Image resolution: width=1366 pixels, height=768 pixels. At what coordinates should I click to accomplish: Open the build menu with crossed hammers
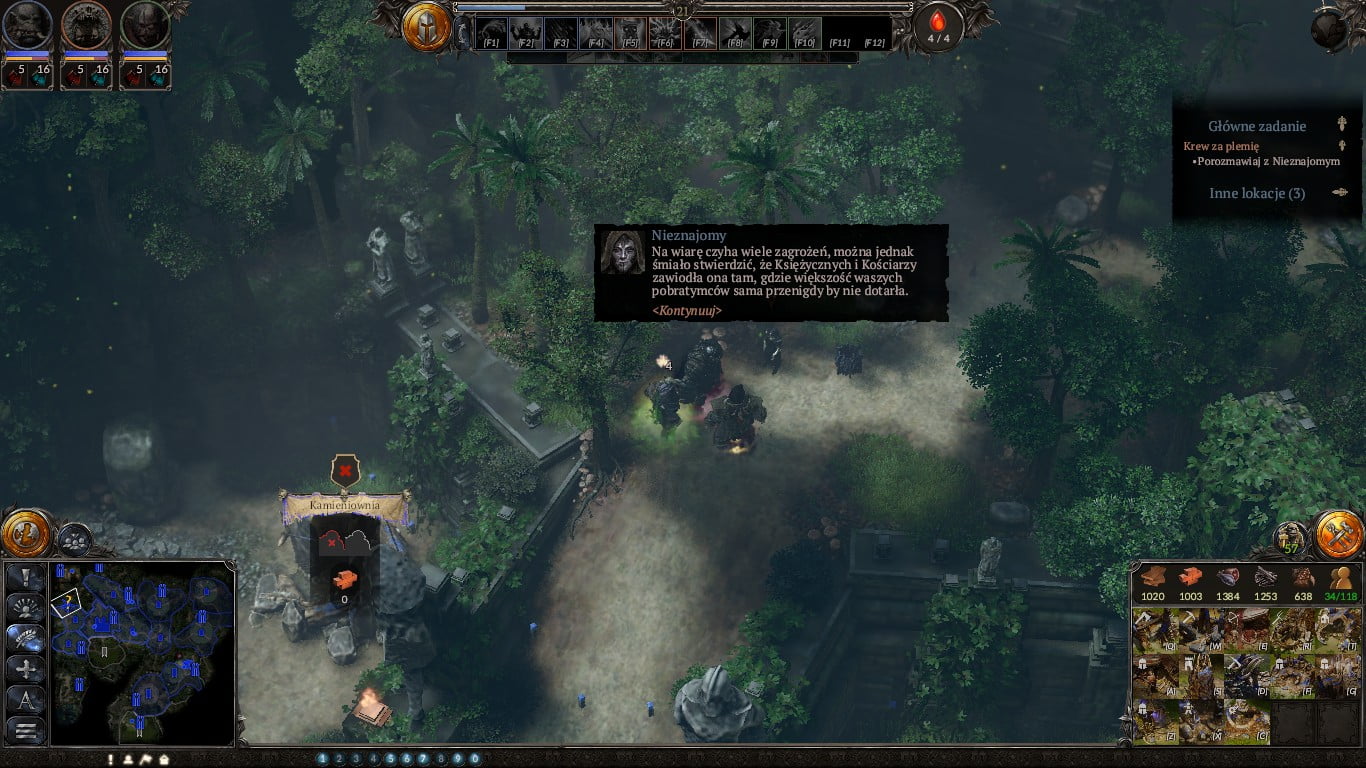coord(1338,534)
